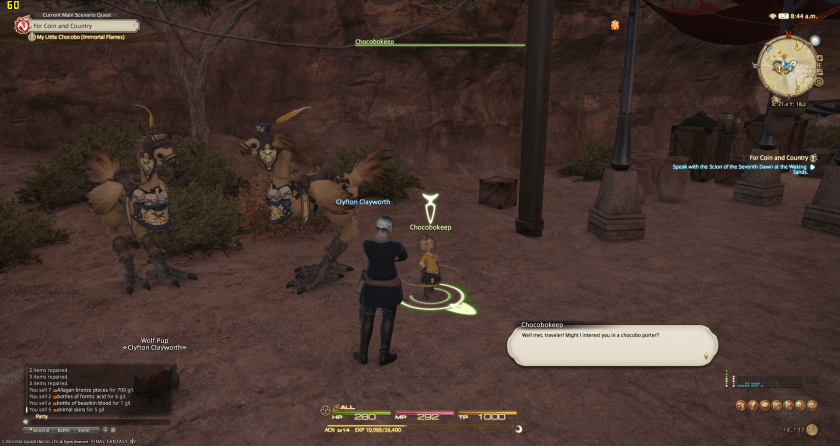Click the chat bubble channel icon
The height and width of the screenshot is (446, 840).
point(24,421)
